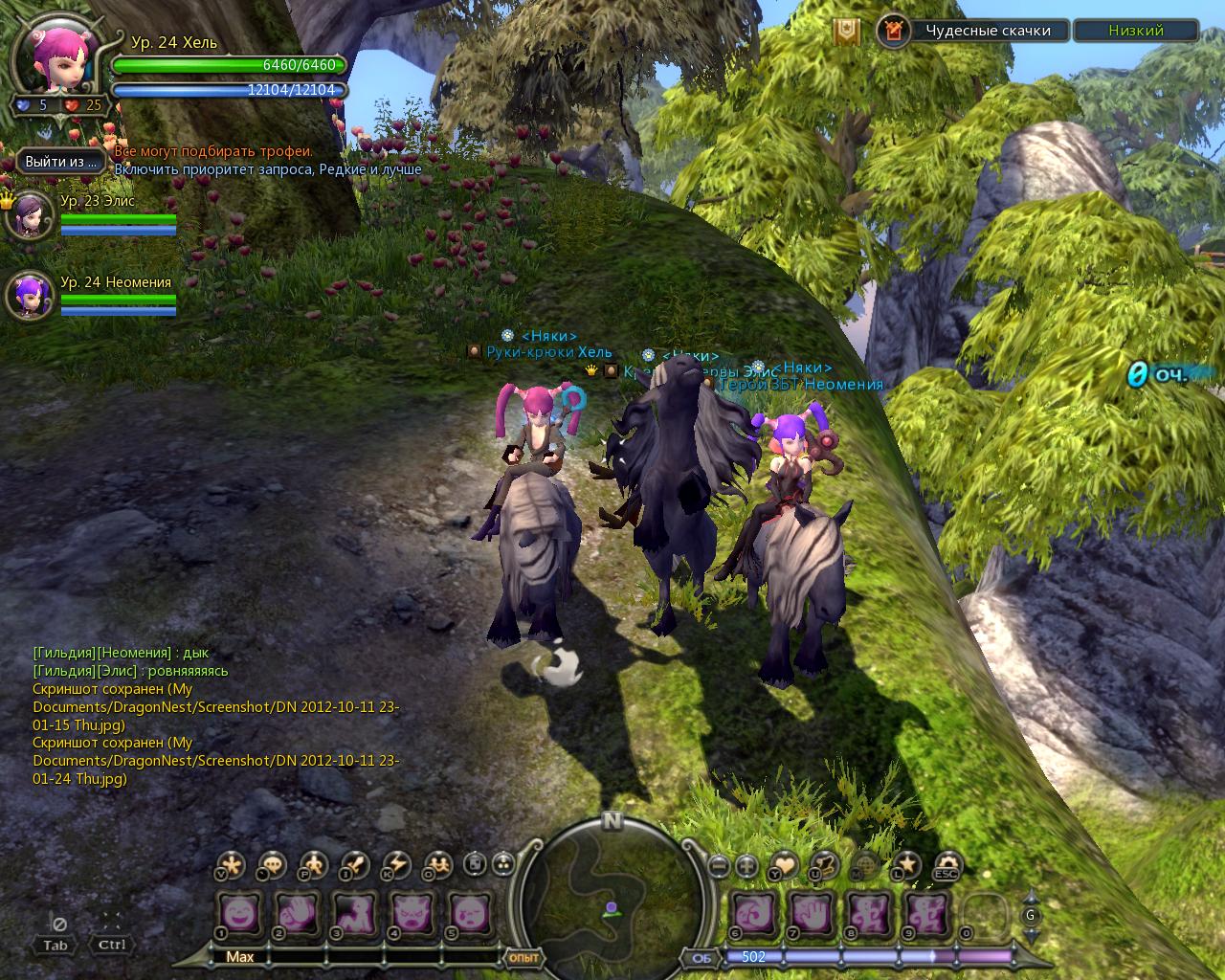The width and height of the screenshot is (1225, 980).
Task: Open the lightning bolt menu icon
Action: point(396,865)
